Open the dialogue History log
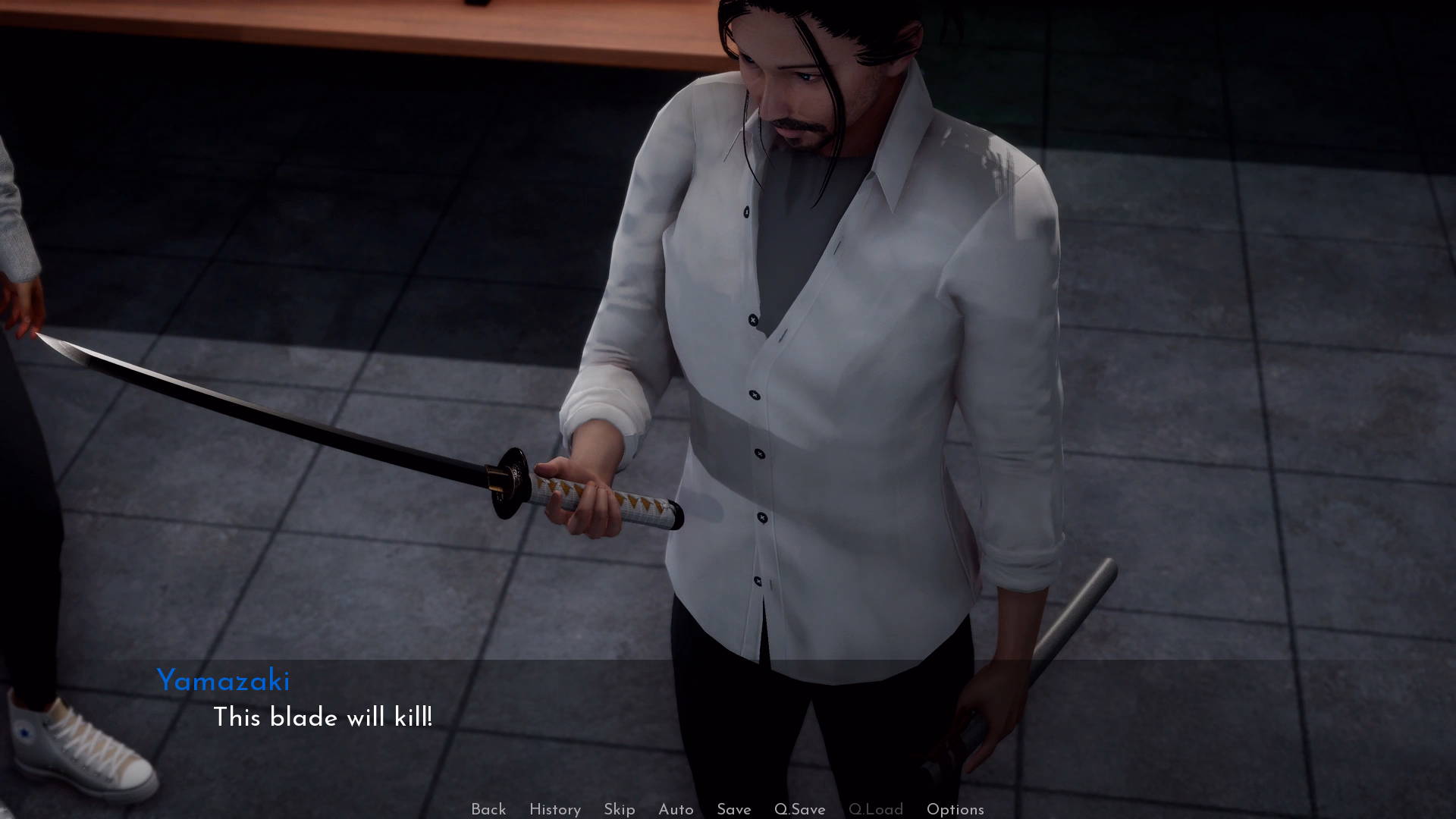Viewport: 1456px width, 819px height. [x=554, y=809]
